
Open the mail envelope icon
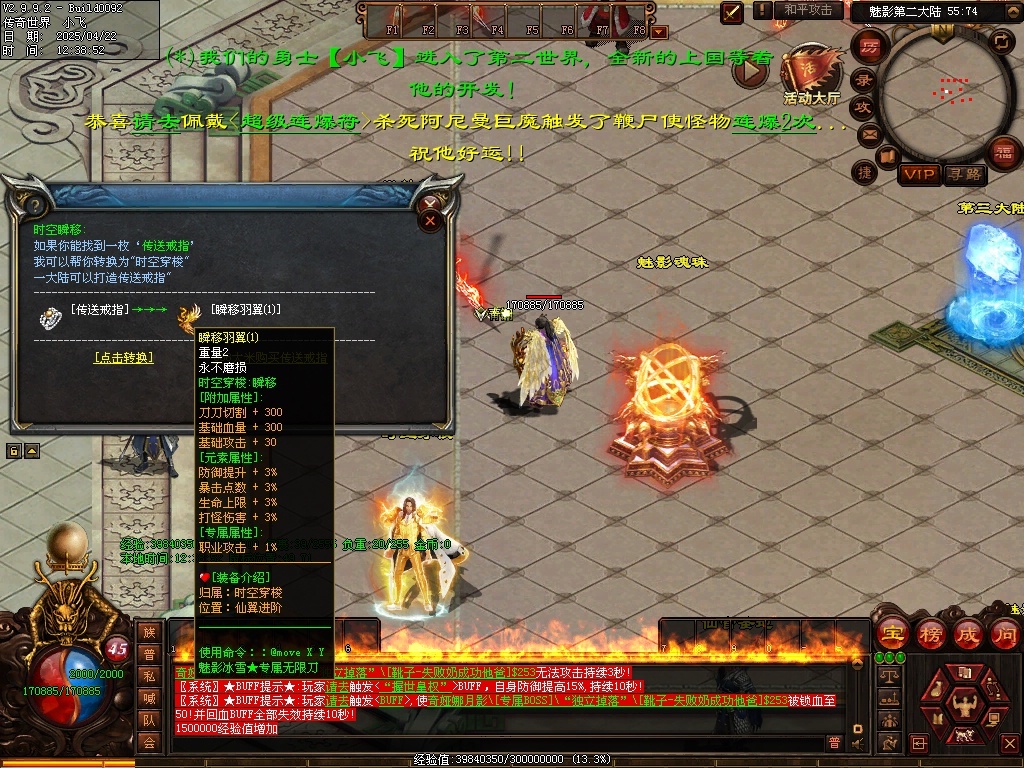868,133
